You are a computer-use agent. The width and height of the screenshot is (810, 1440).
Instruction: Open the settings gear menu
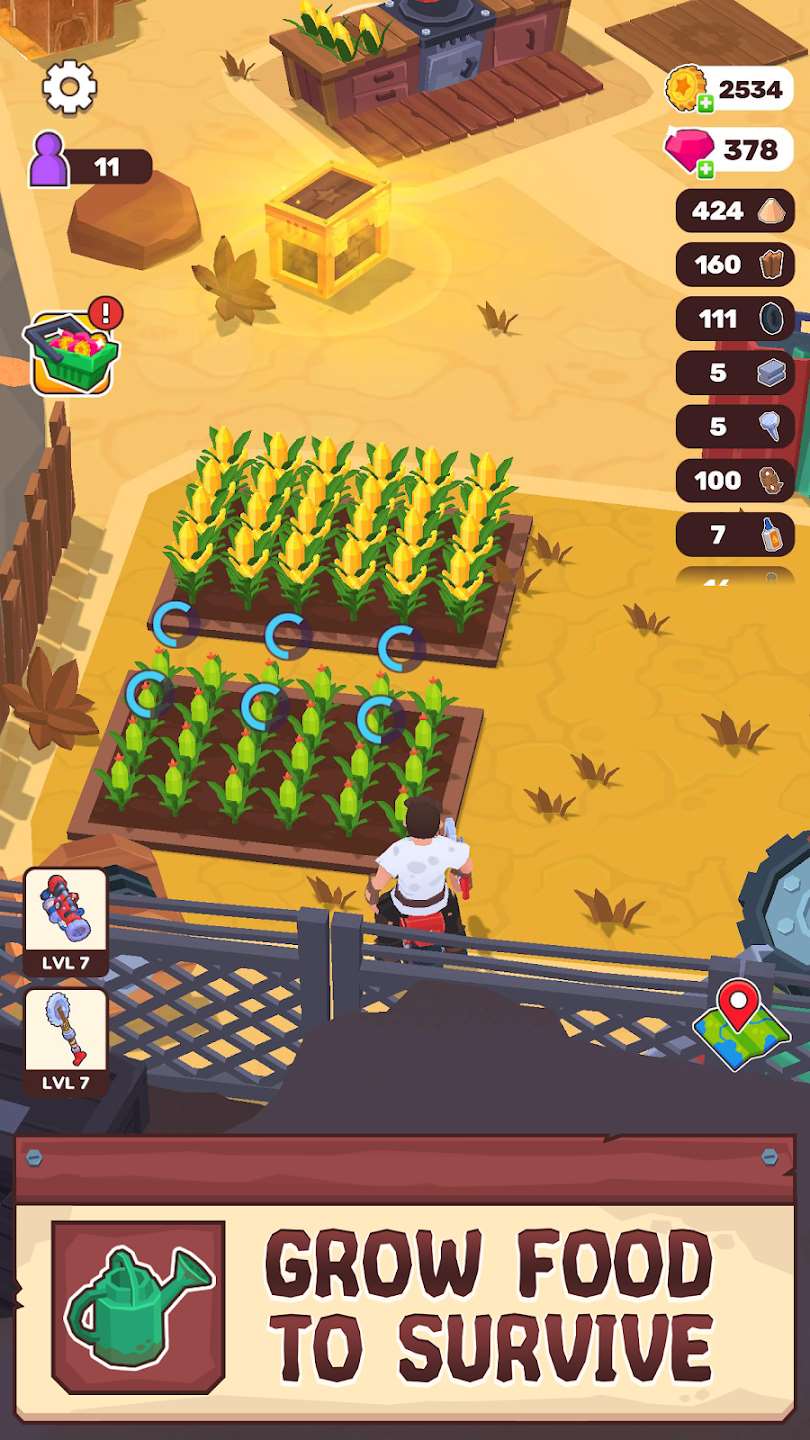click(69, 87)
